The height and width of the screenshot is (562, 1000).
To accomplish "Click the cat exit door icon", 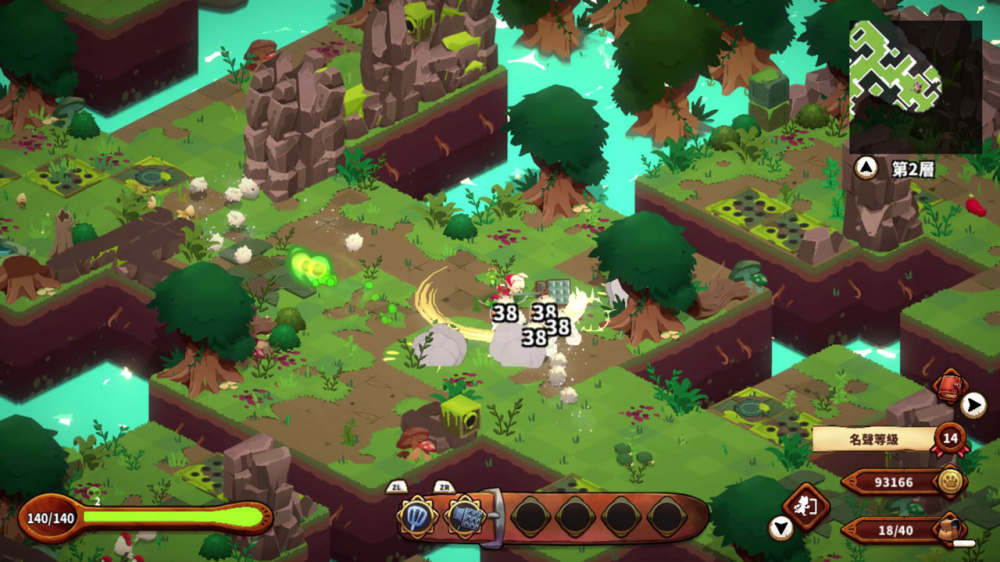I will pyautogui.click(x=806, y=505).
